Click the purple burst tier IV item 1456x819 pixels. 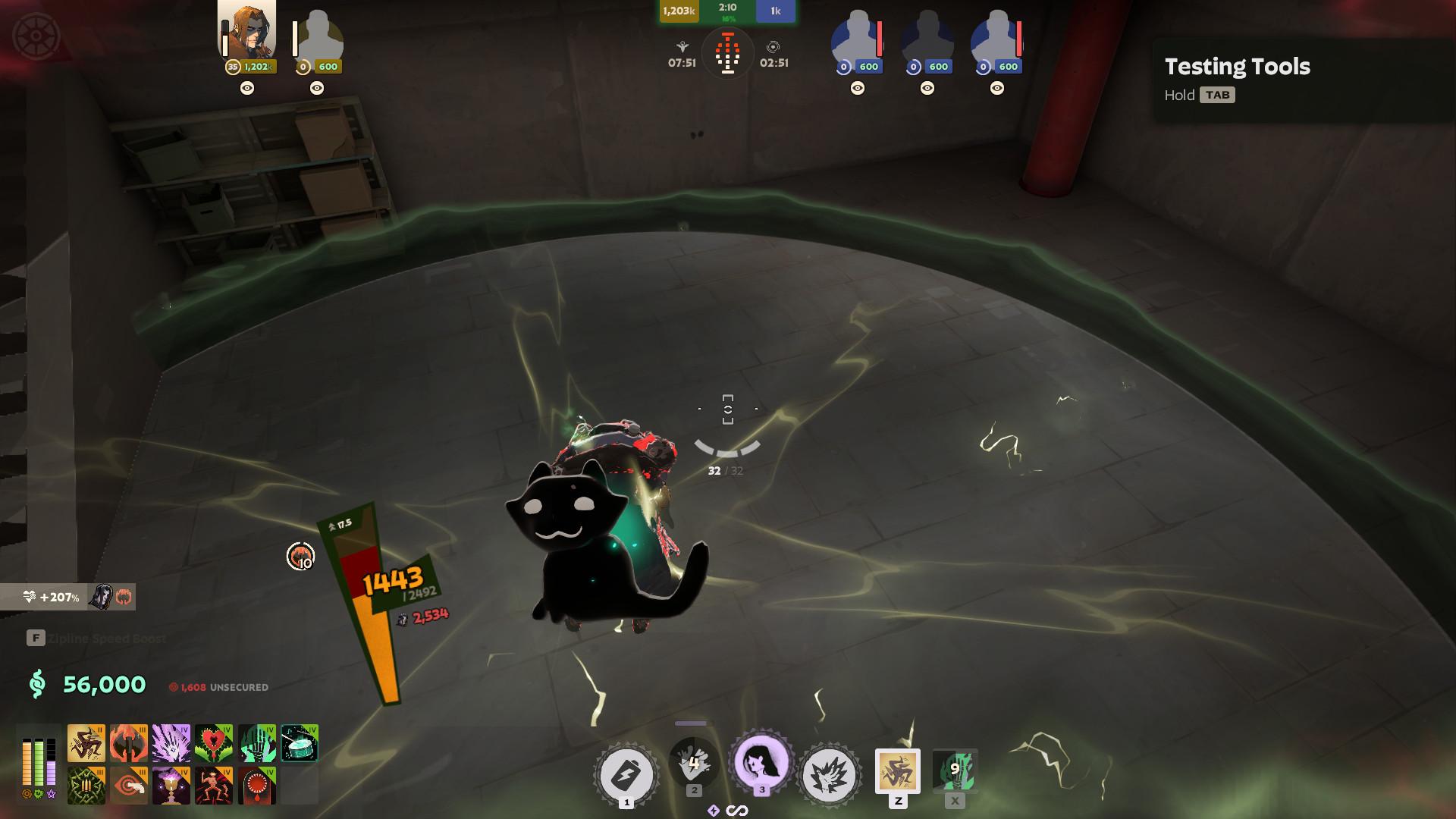pos(171,743)
